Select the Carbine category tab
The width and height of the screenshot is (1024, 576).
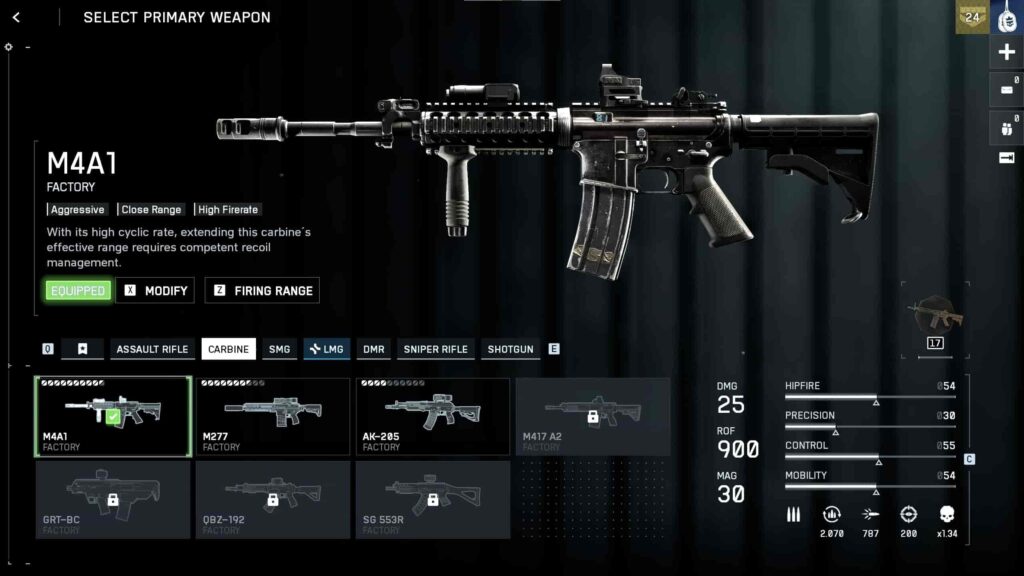pos(229,349)
